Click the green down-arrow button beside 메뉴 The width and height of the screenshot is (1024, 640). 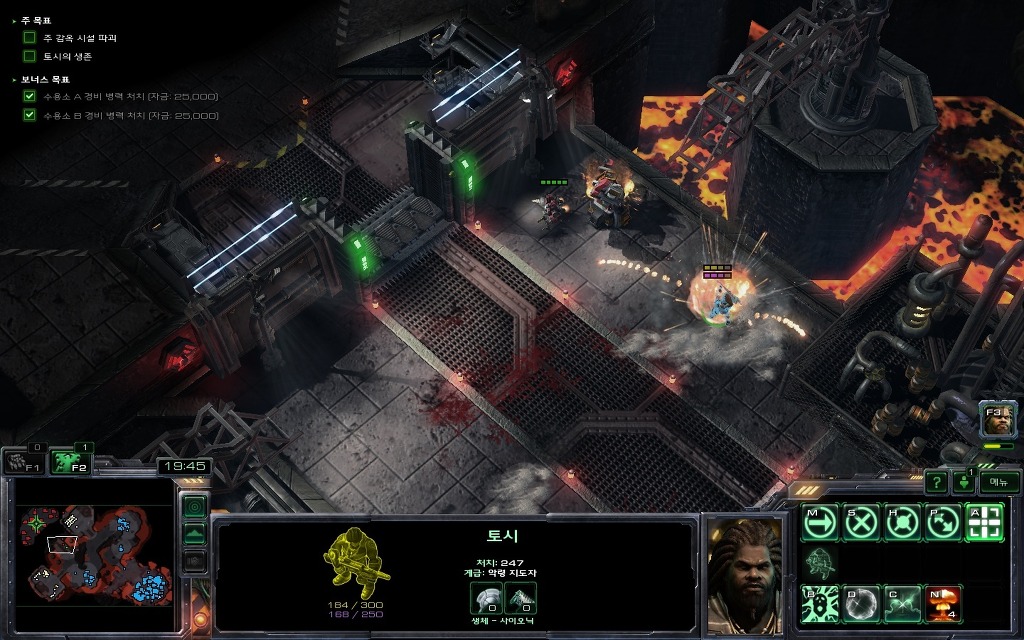pos(964,482)
